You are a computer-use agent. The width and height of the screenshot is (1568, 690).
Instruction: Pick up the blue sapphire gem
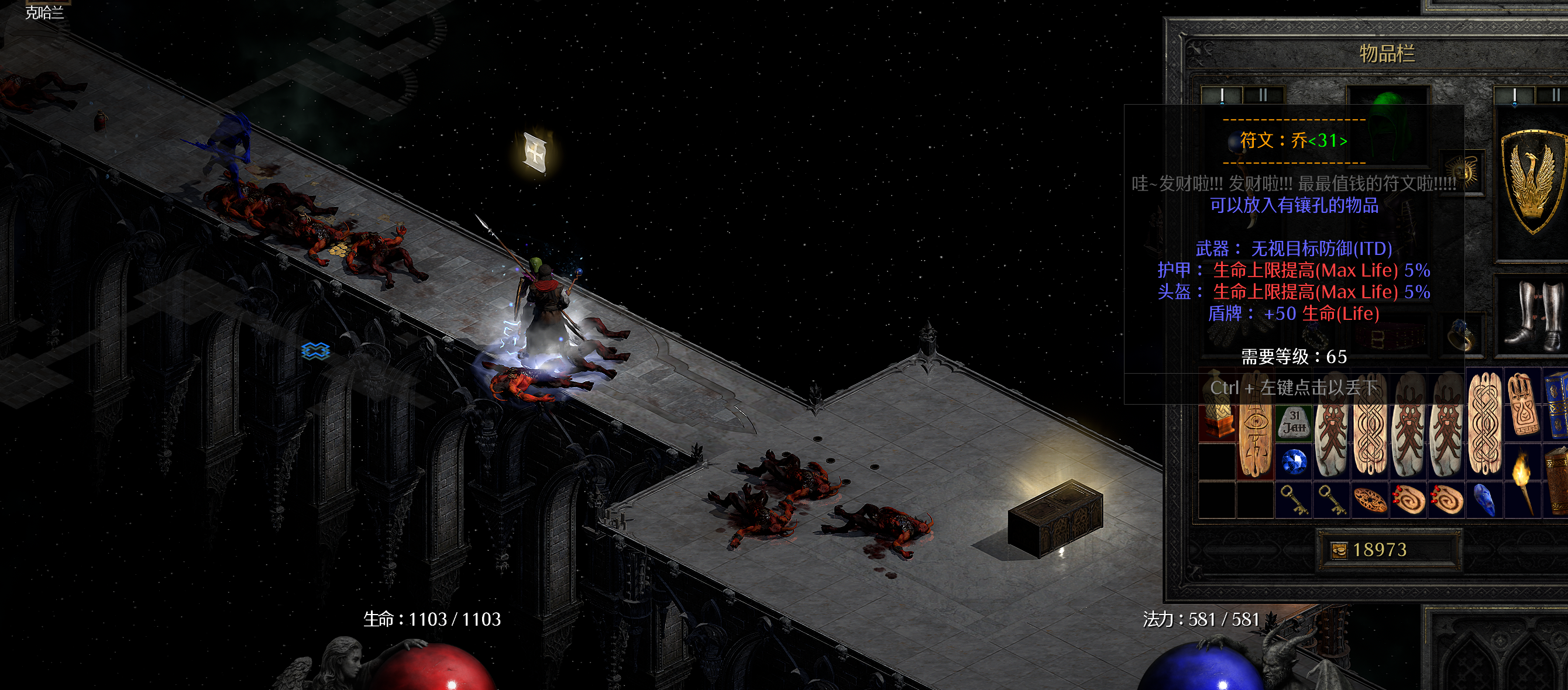pyautogui.click(x=1294, y=462)
